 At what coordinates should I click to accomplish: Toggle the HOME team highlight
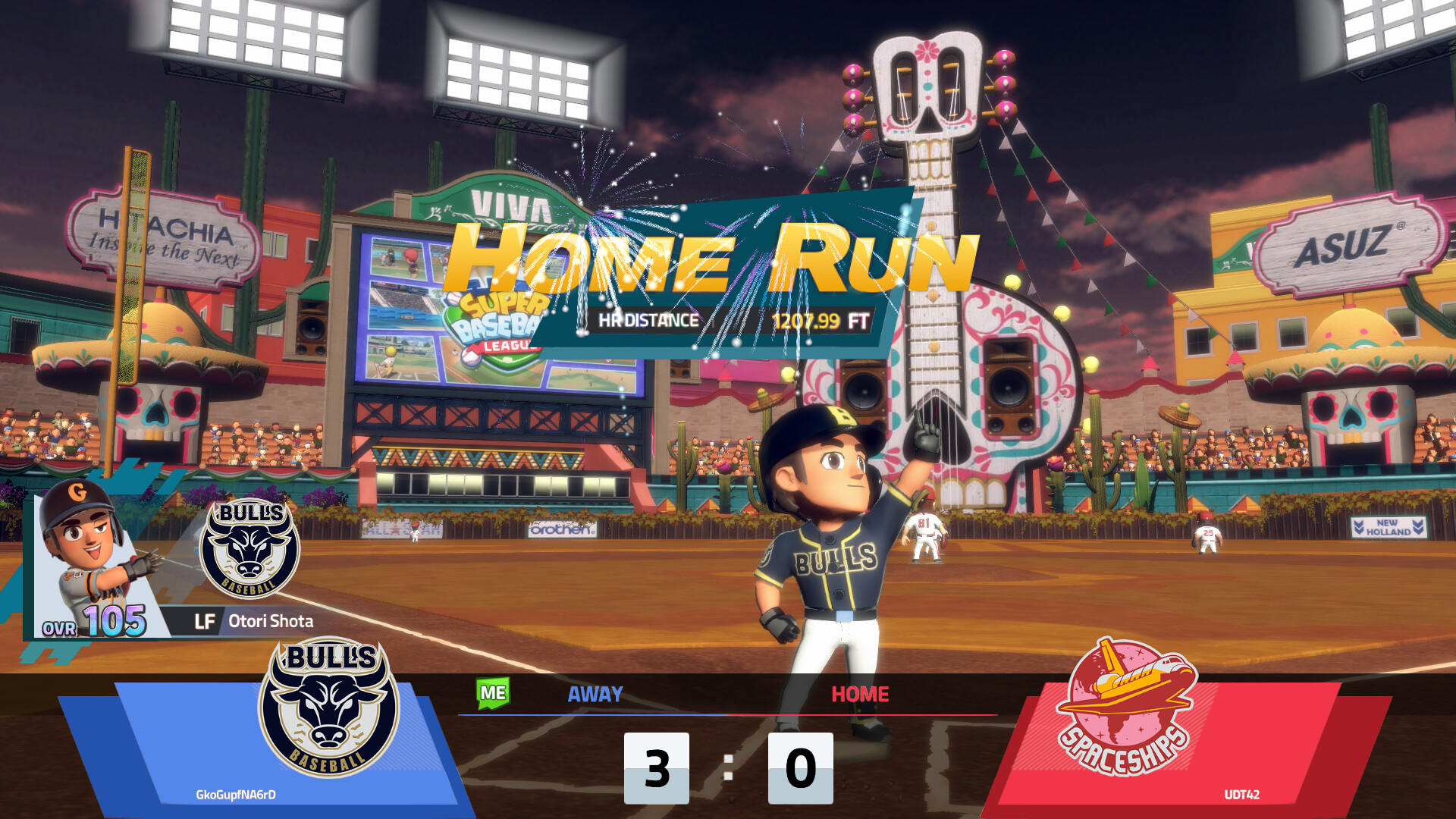click(x=861, y=694)
